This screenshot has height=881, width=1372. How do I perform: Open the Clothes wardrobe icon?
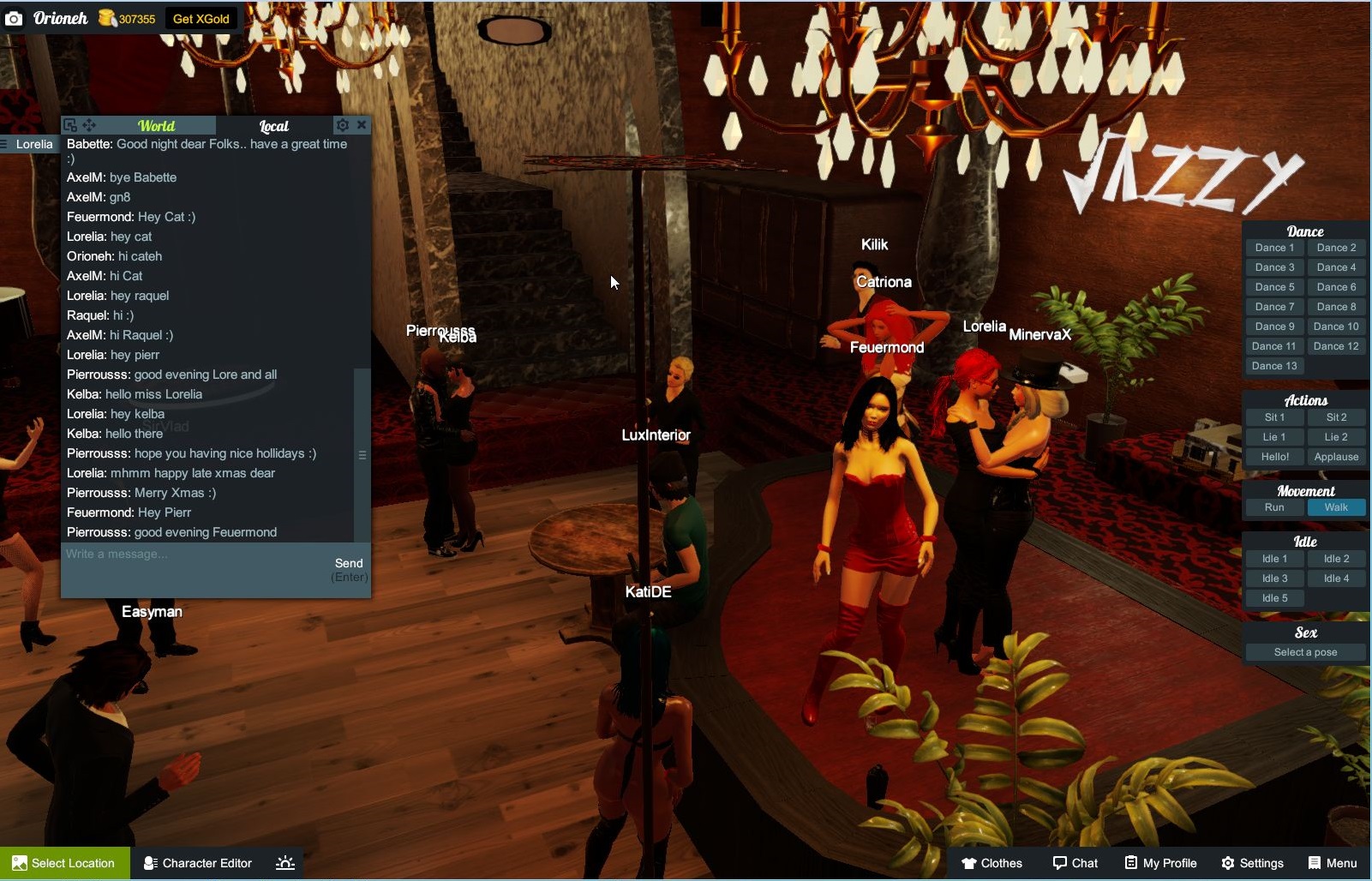(x=969, y=863)
